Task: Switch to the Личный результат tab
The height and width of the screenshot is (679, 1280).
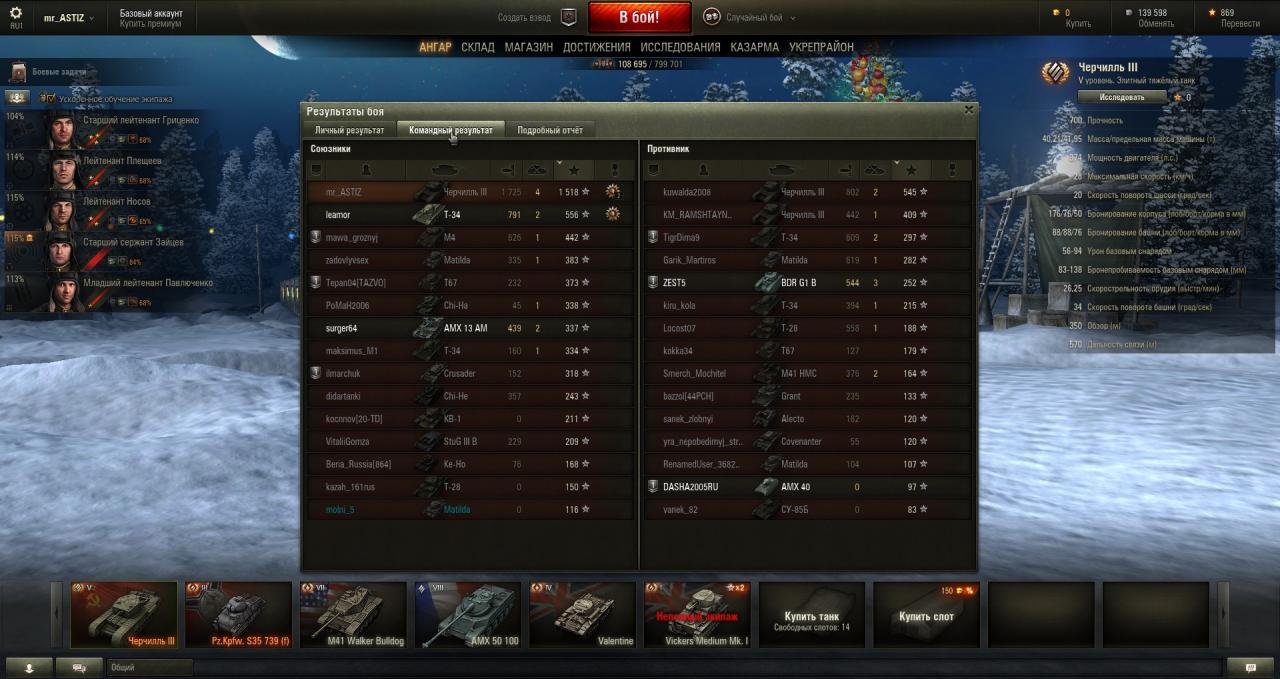Action: 349,130
